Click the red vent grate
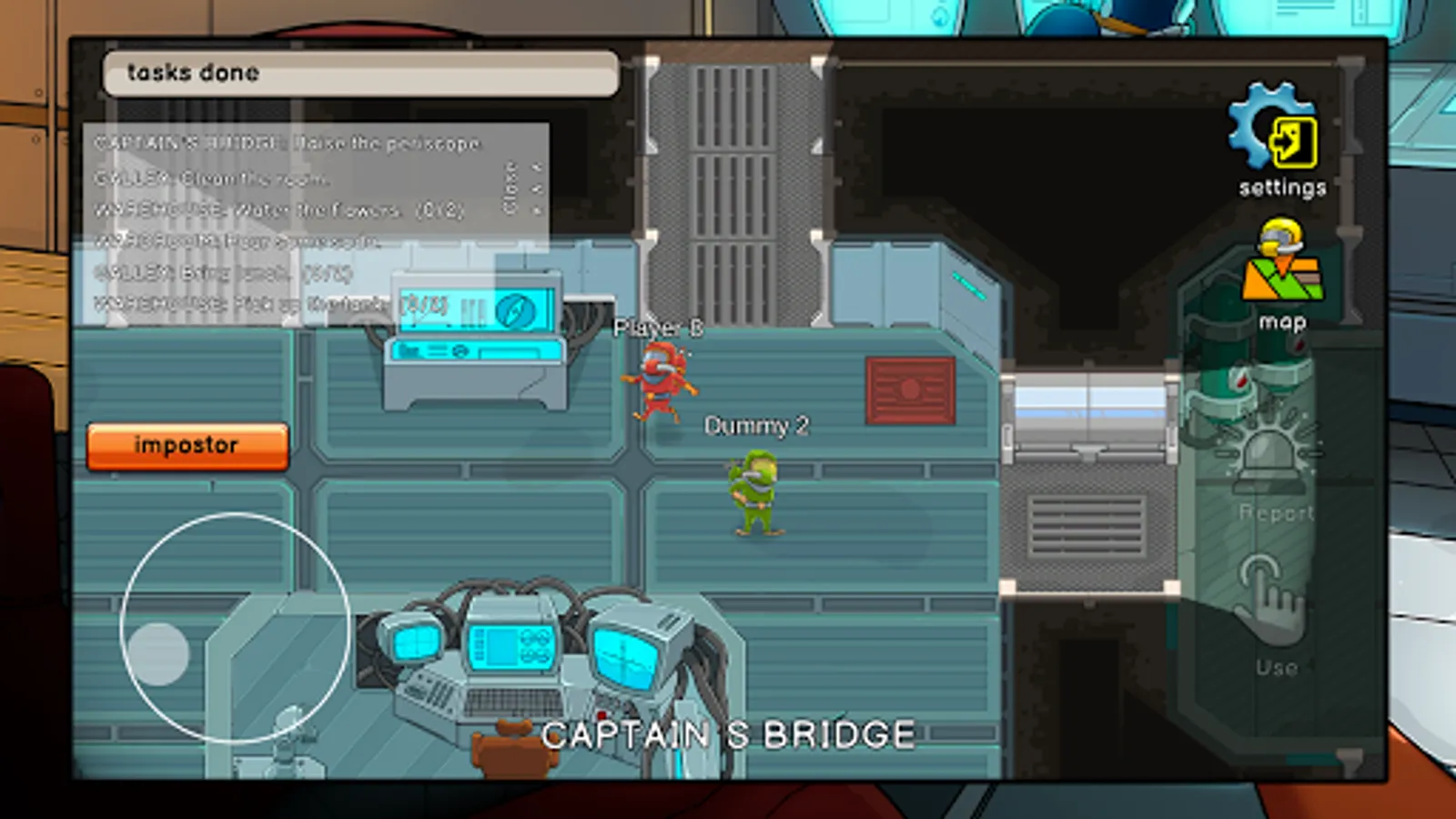This screenshot has height=819, width=1456. point(908,391)
